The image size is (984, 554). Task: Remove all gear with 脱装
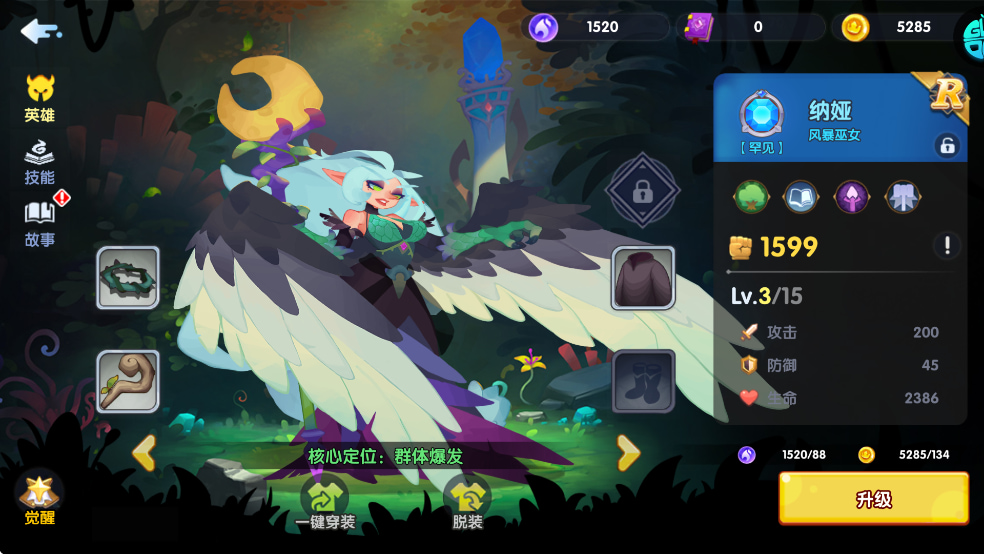(467, 502)
